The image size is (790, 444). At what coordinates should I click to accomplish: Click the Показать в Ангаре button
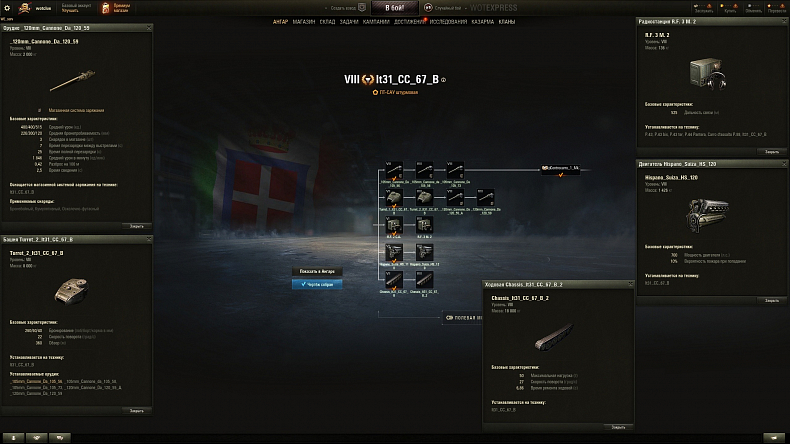coord(317,271)
